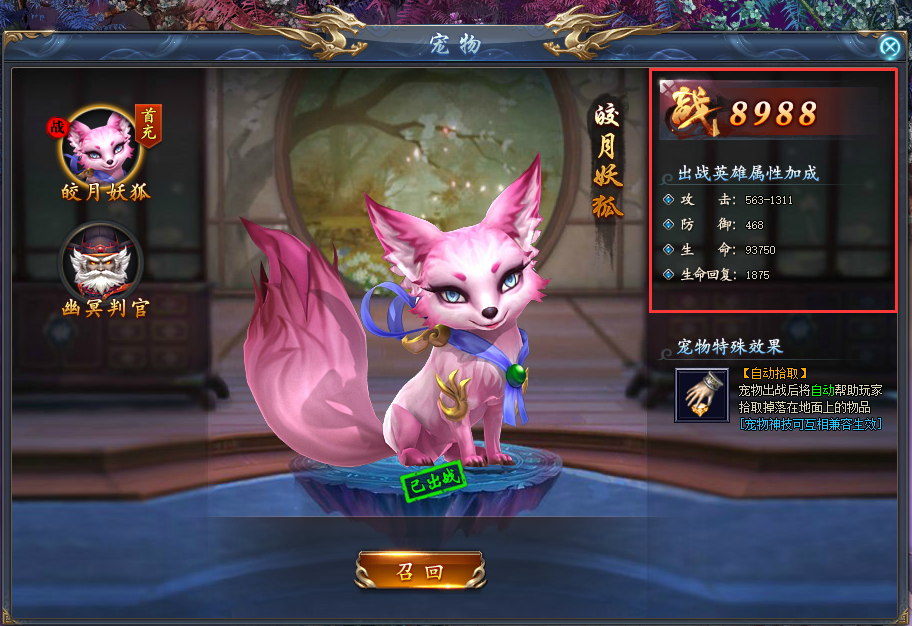
Task: Inspect the 自动拾取 auto-pickup skill icon
Action: pos(701,395)
